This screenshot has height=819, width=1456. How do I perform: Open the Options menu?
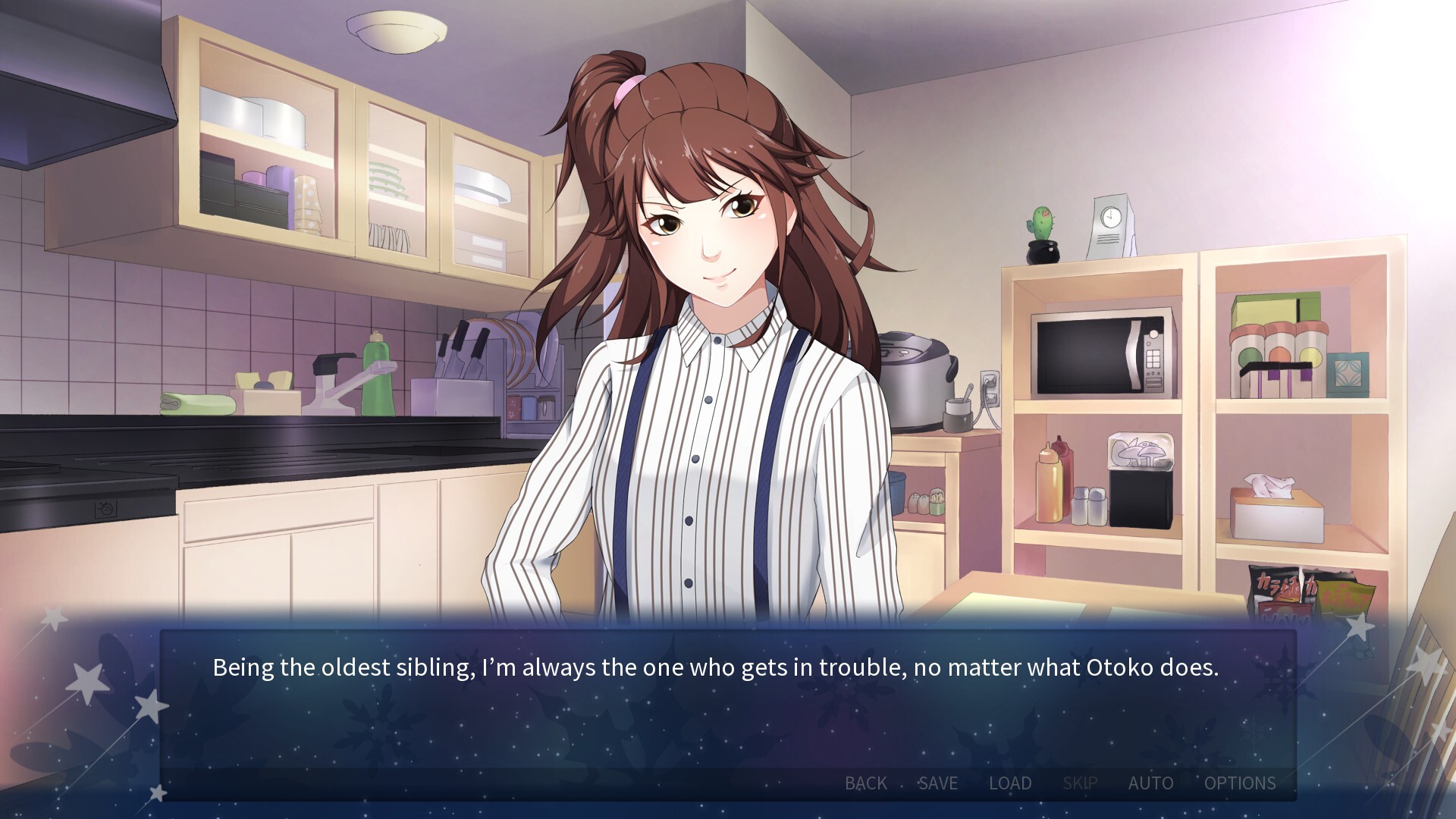pyautogui.click(x=1240, y=783)
